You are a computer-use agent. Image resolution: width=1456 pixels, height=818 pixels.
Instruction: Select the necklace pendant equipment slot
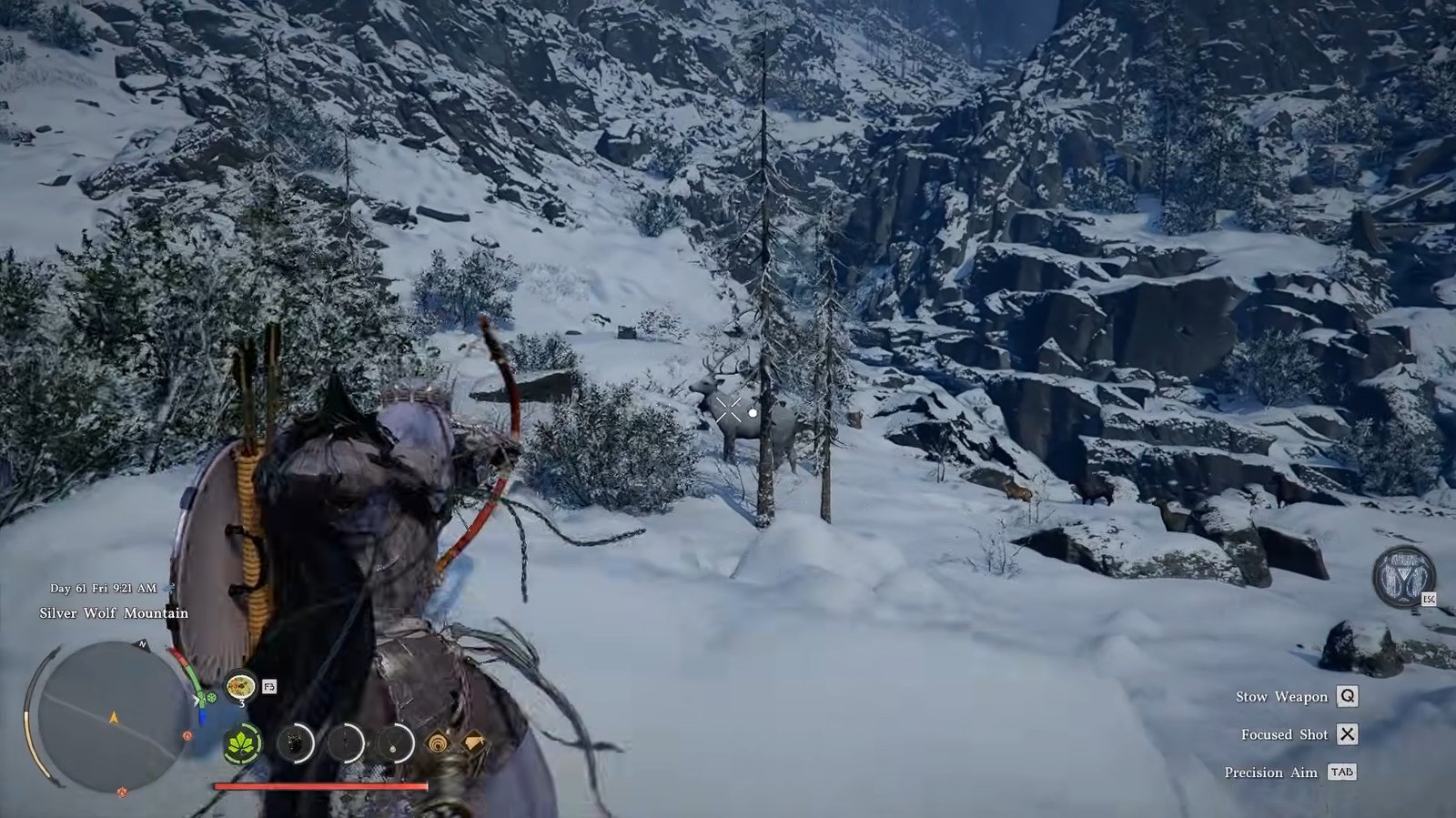pyautogui.click(x=396, y=743)
